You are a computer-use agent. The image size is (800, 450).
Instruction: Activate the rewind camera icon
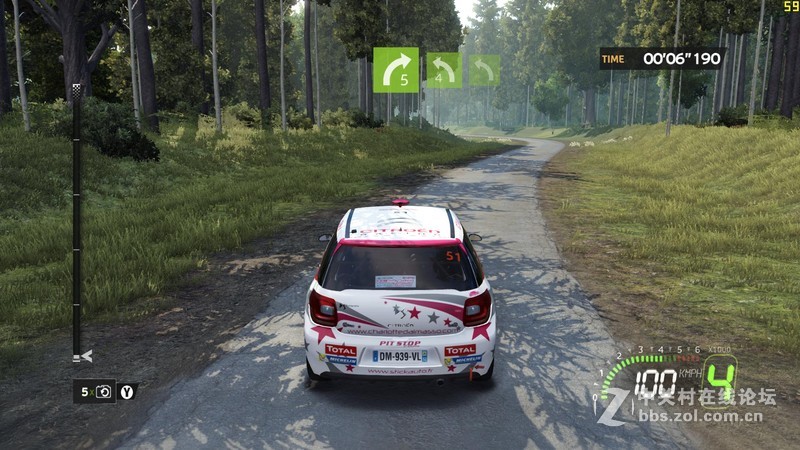click(x=105, y=392)
